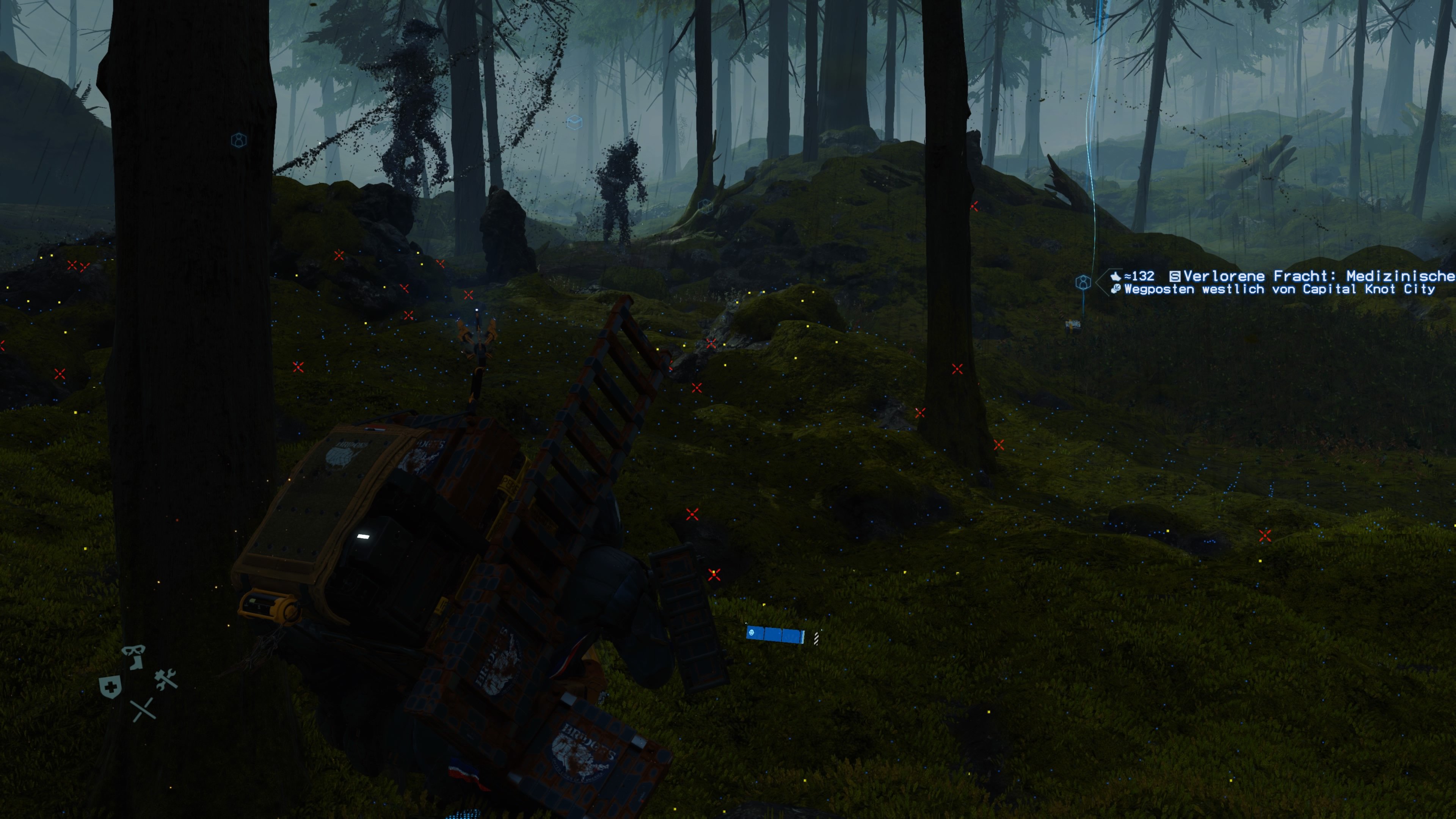Open the mask and boot equipment wheel
Image resolution: width=1456 pixels, height=819 pixels.
pos(134,657)
